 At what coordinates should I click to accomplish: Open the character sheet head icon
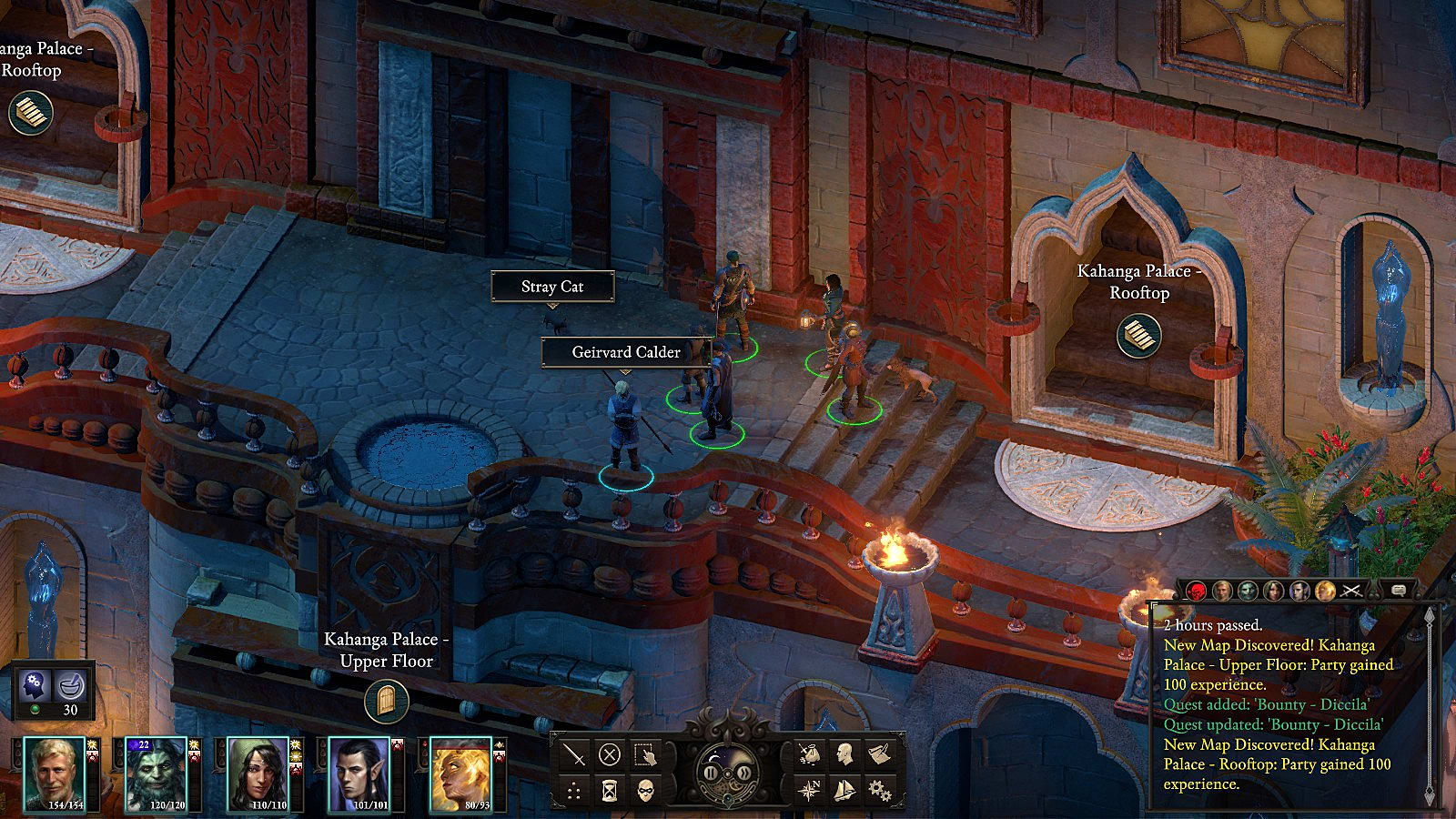pos(844,754)
